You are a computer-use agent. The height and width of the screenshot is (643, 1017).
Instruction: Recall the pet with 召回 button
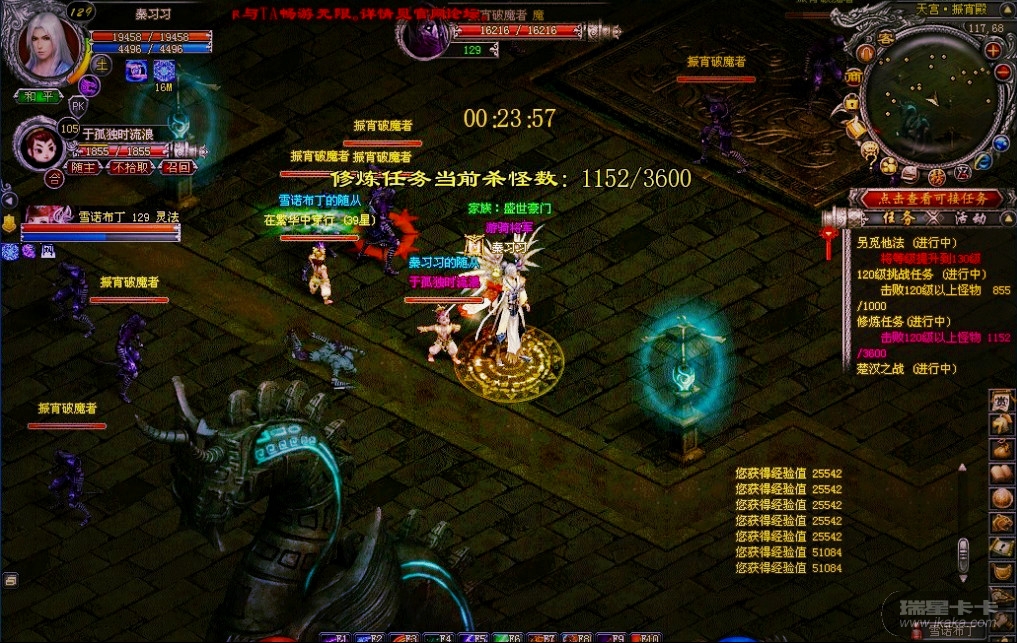click(176, 168)
